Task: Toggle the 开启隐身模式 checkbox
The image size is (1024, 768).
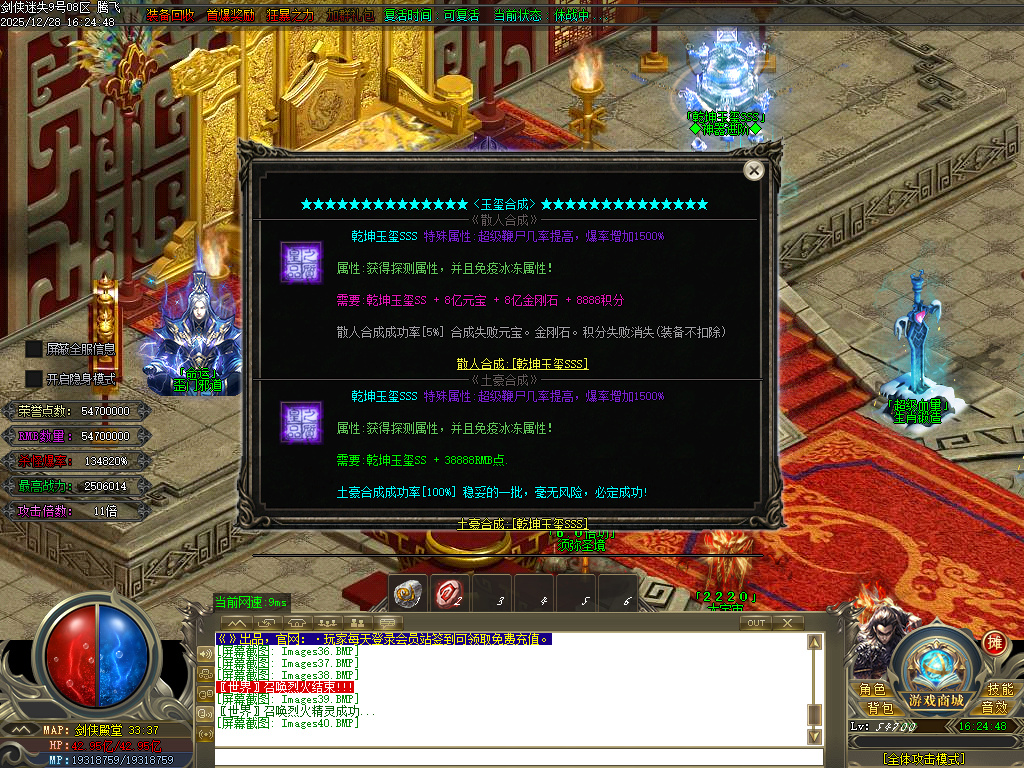Action: tap(34, 379)
